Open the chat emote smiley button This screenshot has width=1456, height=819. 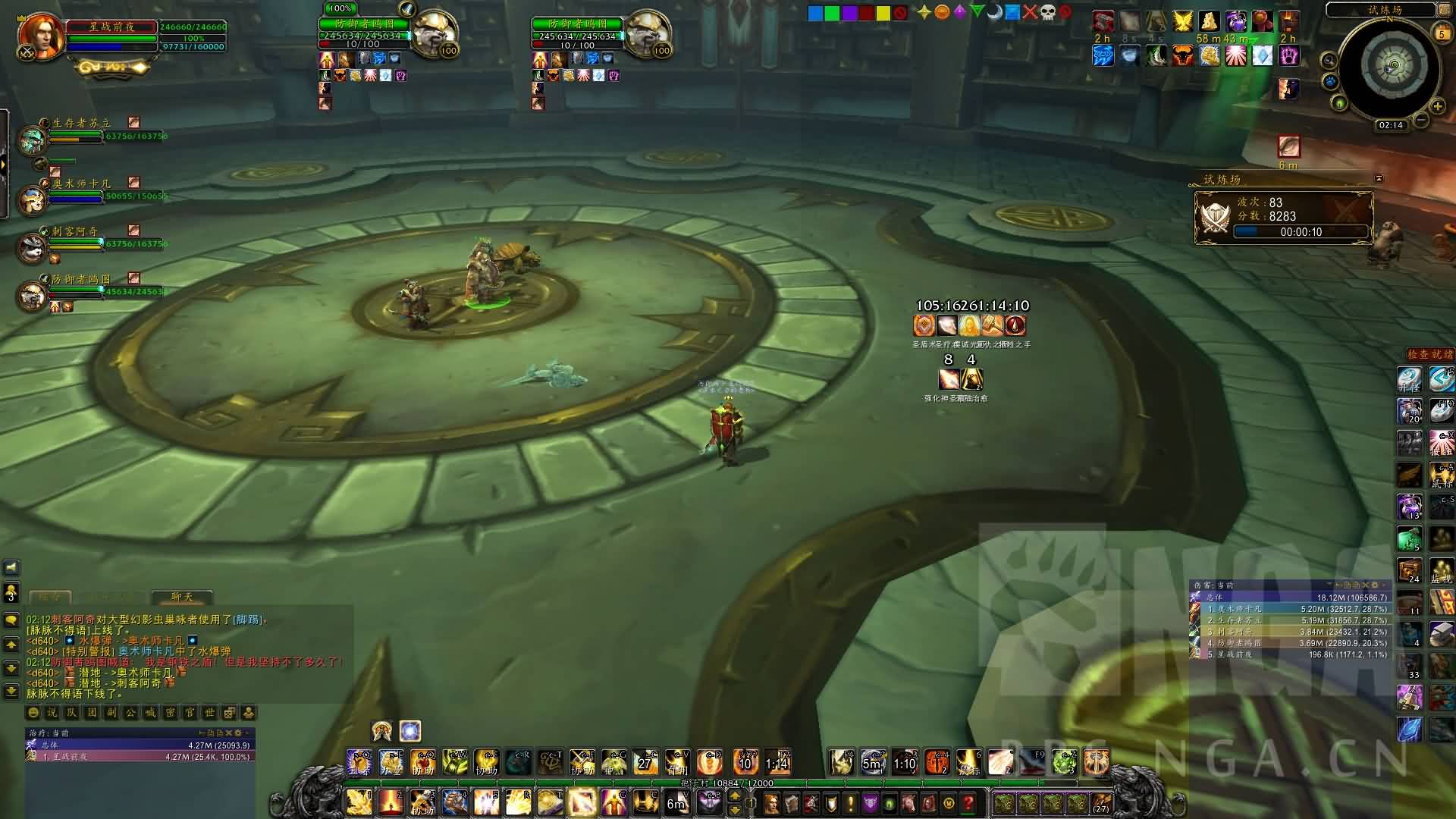click(x=33, y=713)
